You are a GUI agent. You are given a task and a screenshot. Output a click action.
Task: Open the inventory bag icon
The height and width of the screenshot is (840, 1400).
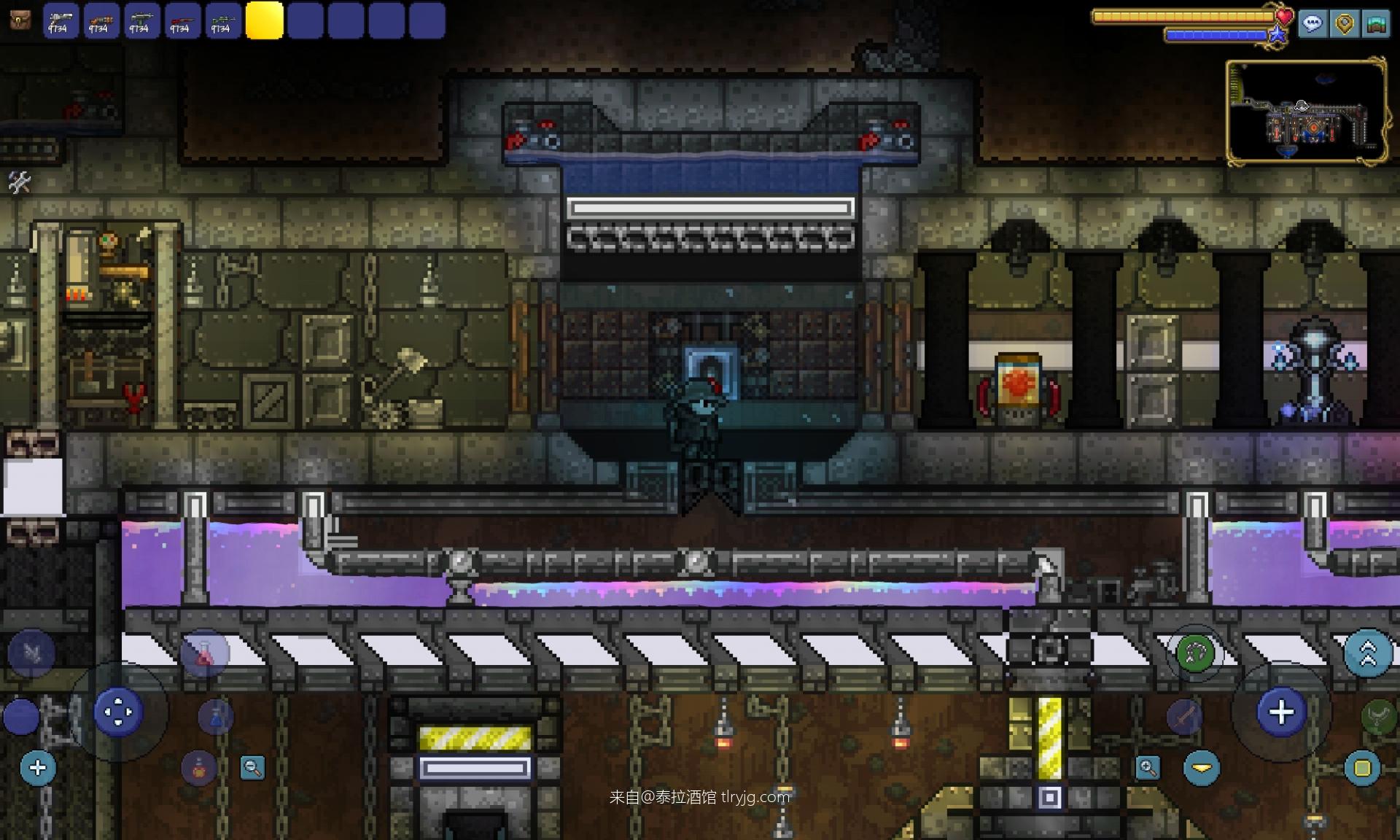20,20
